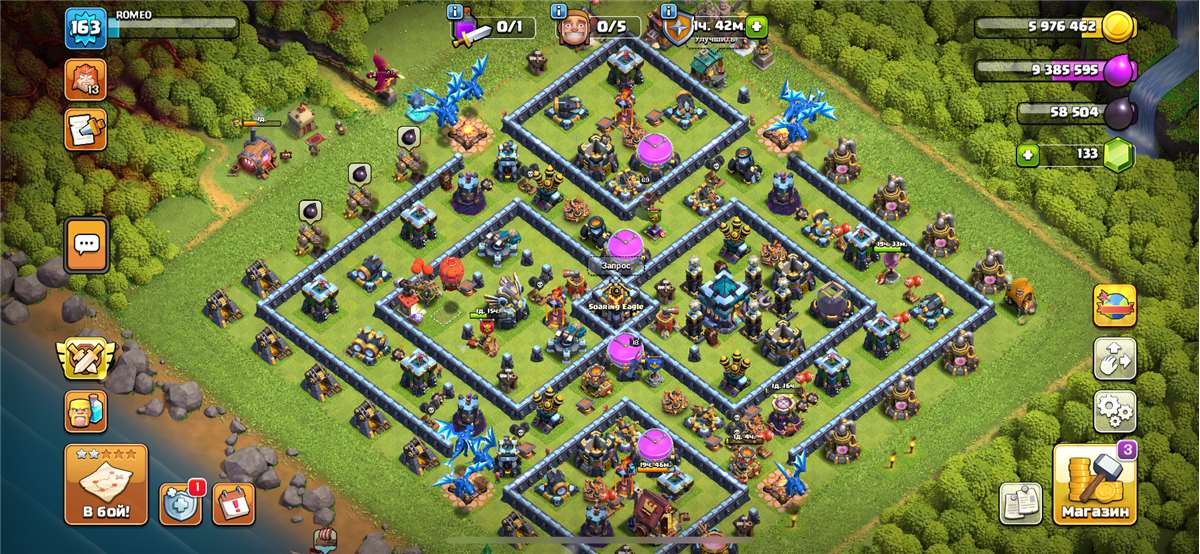Image resolution: width=1200 pixels, height=554 pixels.
Task: Open the "В бой!" attack menu
Action: tap(106, 486)
